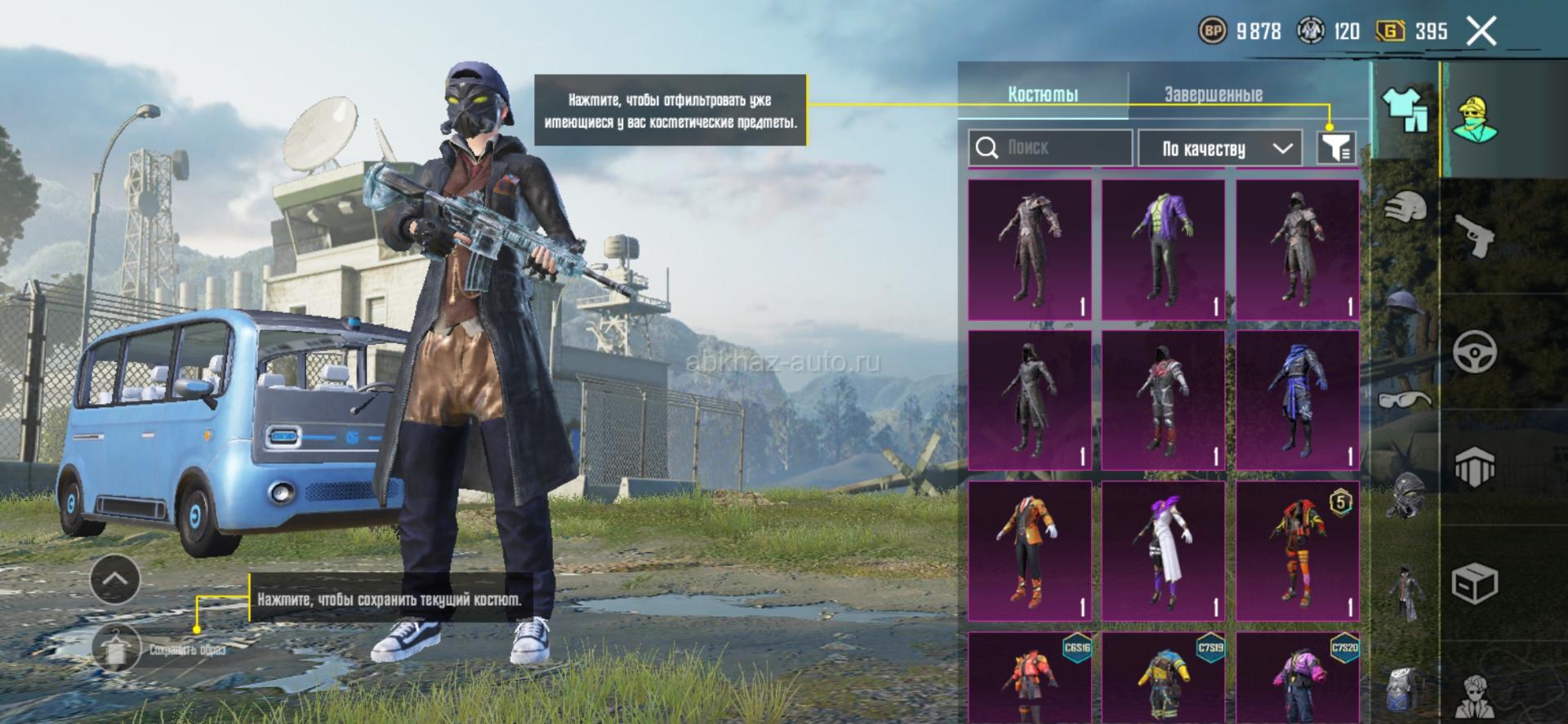Screen dimensions: 1568x724
Task: Toggle the owned-items filter funnel icon
Action: click(x=1336, y=148)
